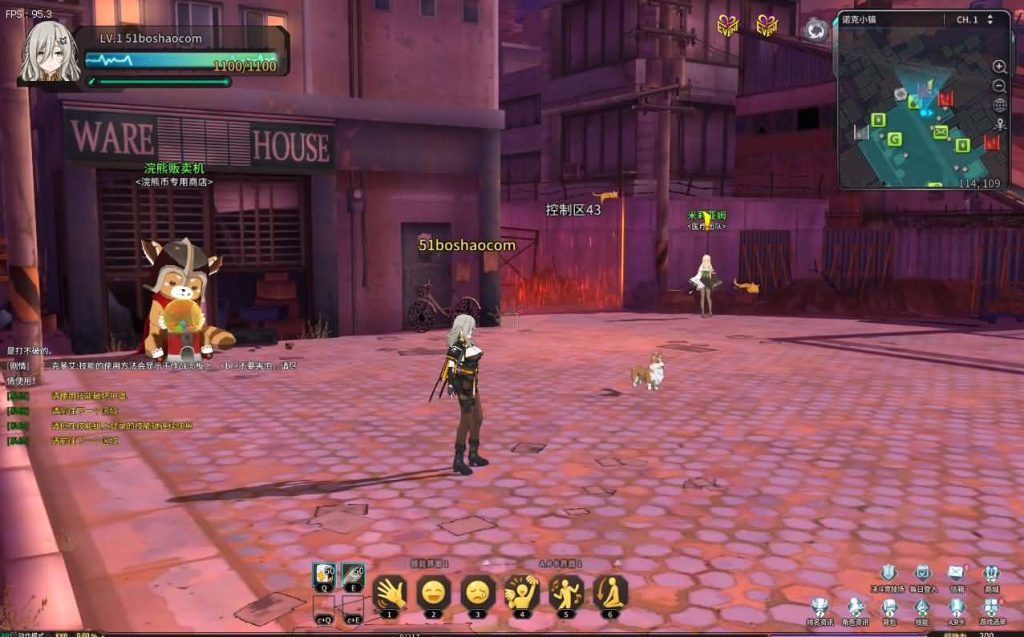
Task: Open the world map globe button
Action: 999,105
